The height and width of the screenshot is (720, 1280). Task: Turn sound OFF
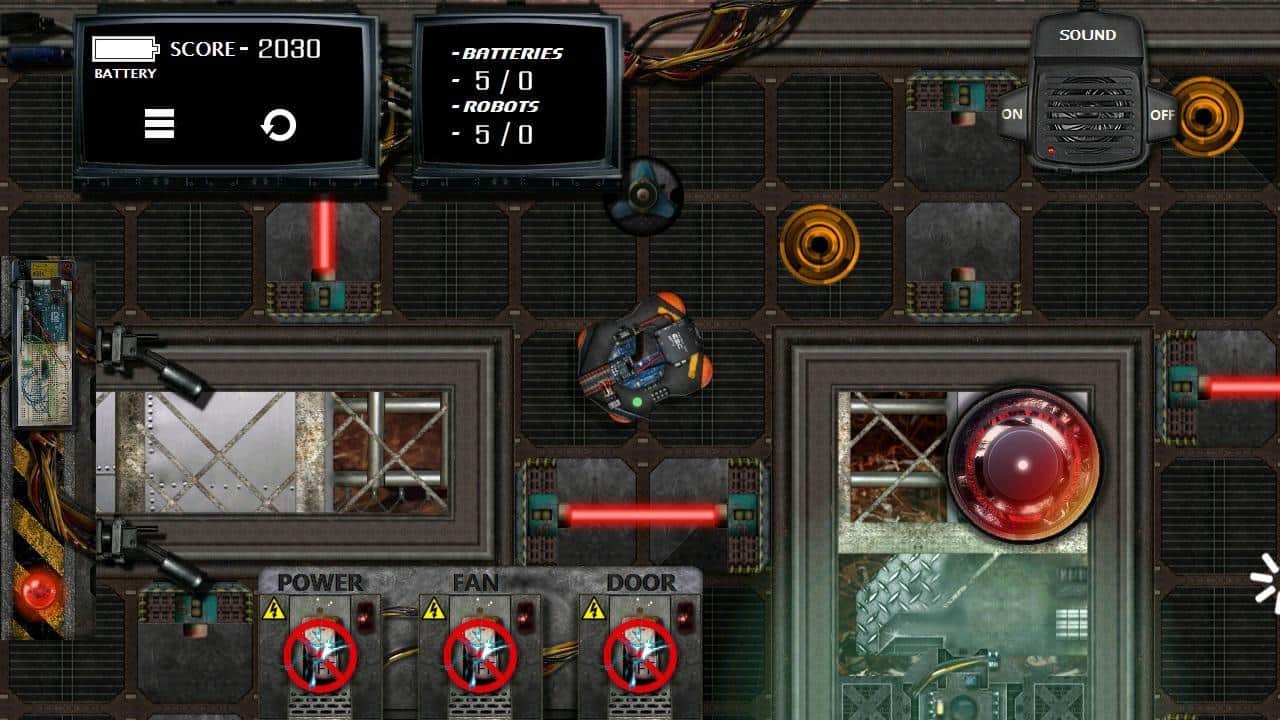(1162, 114)
